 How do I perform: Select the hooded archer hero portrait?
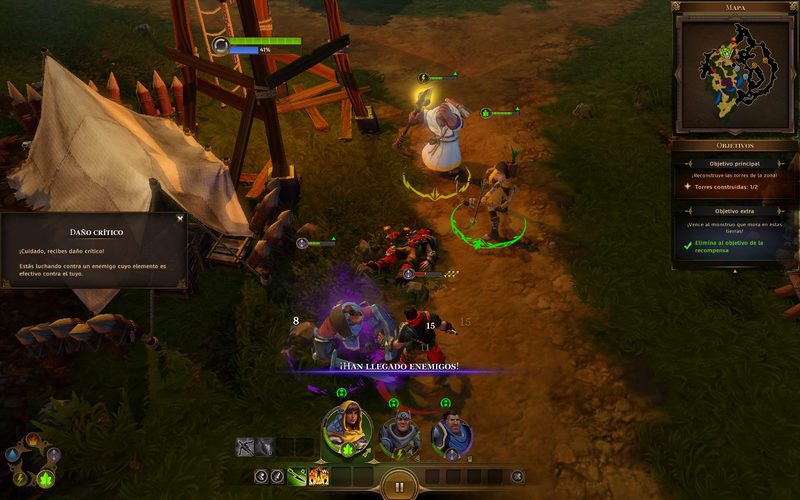point(346,432)
